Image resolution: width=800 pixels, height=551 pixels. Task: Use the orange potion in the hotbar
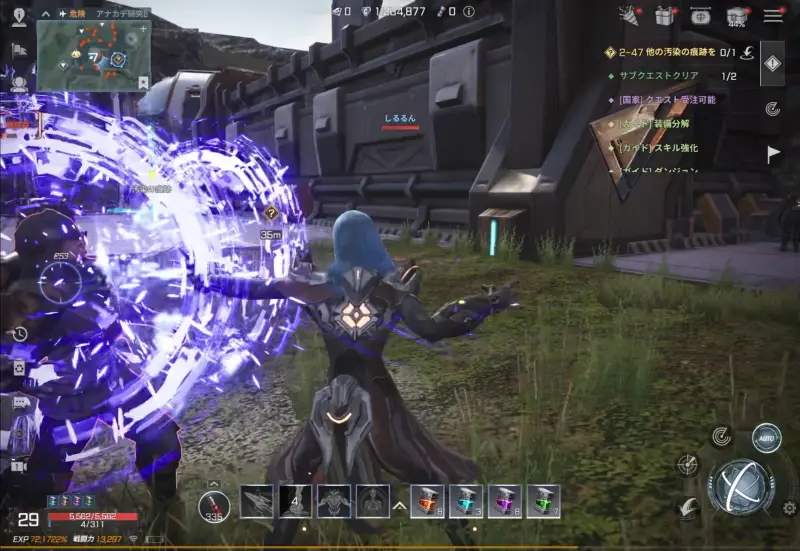[427, 501]
